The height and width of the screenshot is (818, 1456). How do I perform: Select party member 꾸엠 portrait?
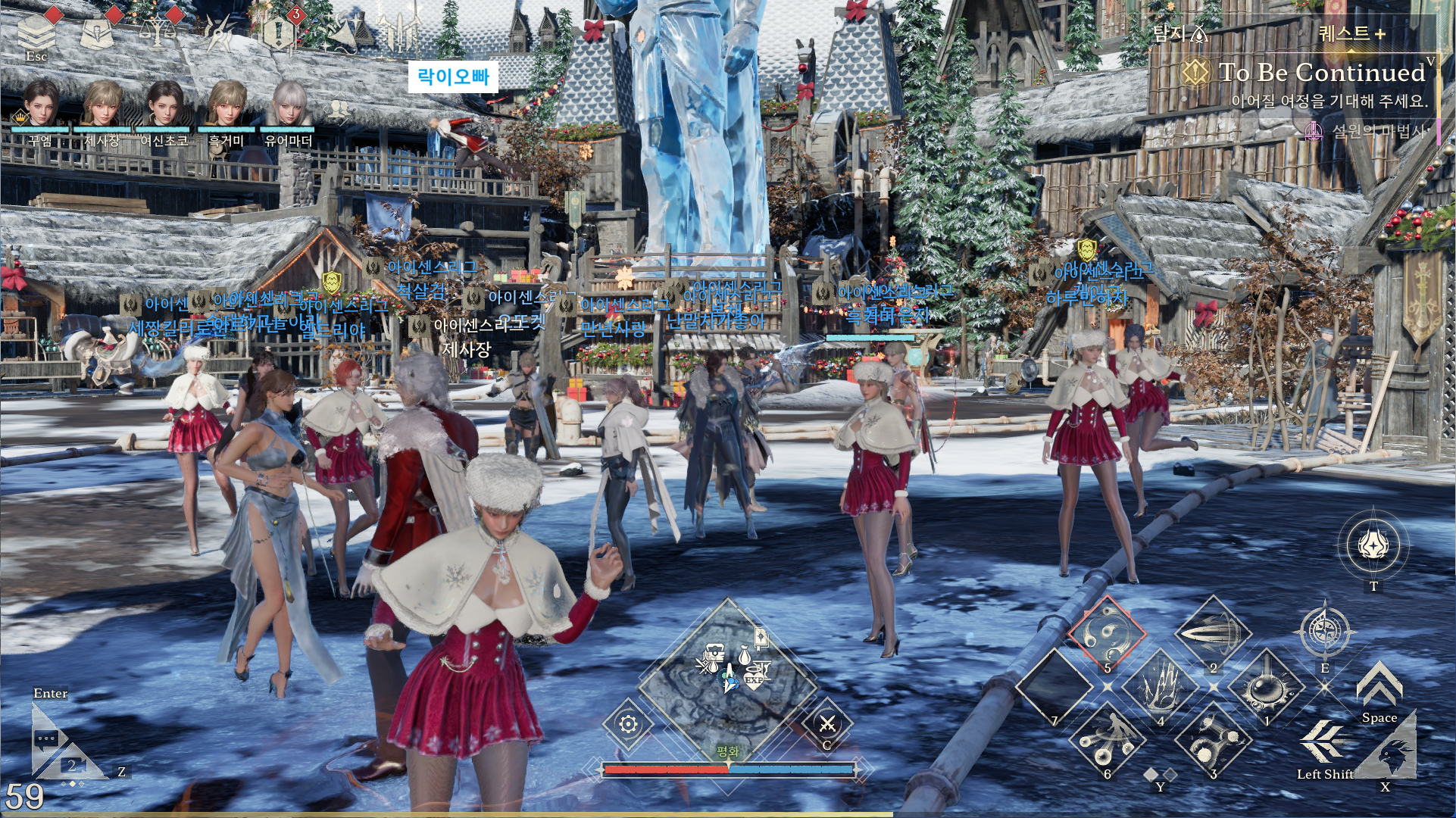[40, 104]
